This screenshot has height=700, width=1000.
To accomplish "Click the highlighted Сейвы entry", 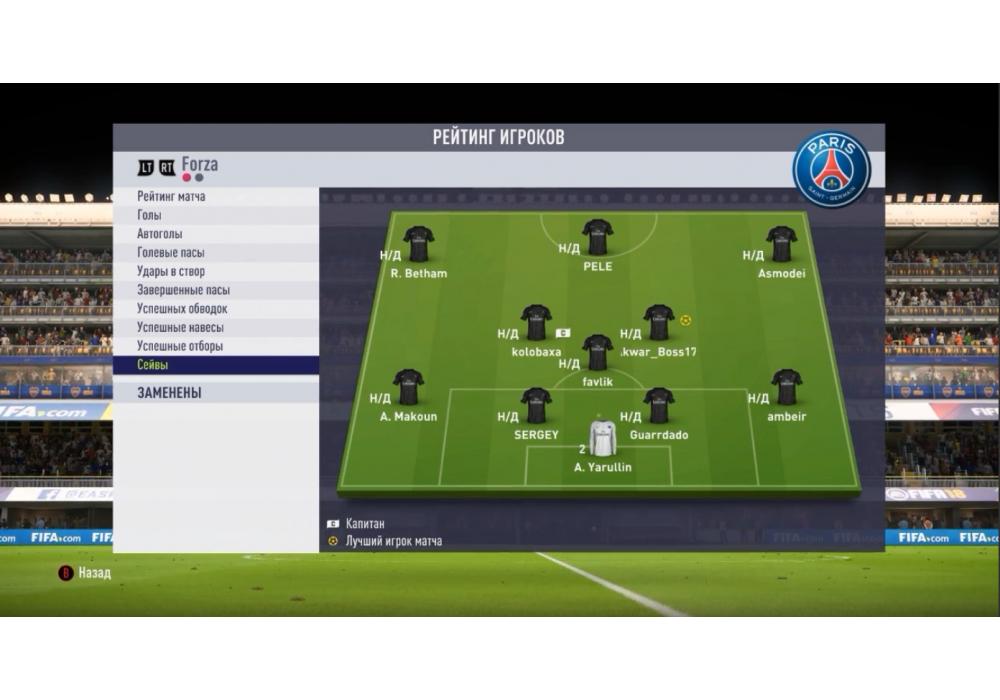I will [153, 366].
